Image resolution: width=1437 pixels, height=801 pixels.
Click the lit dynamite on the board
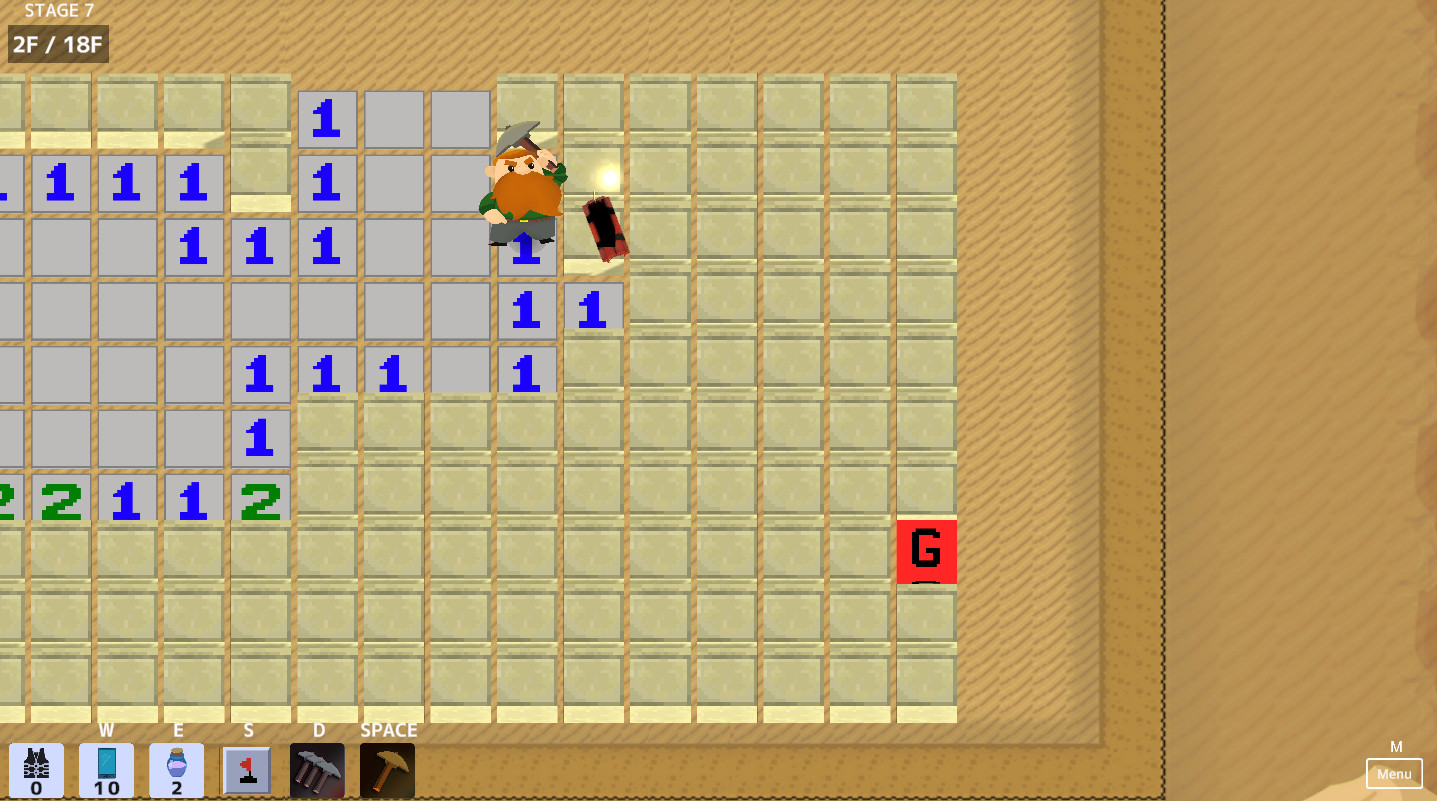pyautogui.click(x=602, y=228)
